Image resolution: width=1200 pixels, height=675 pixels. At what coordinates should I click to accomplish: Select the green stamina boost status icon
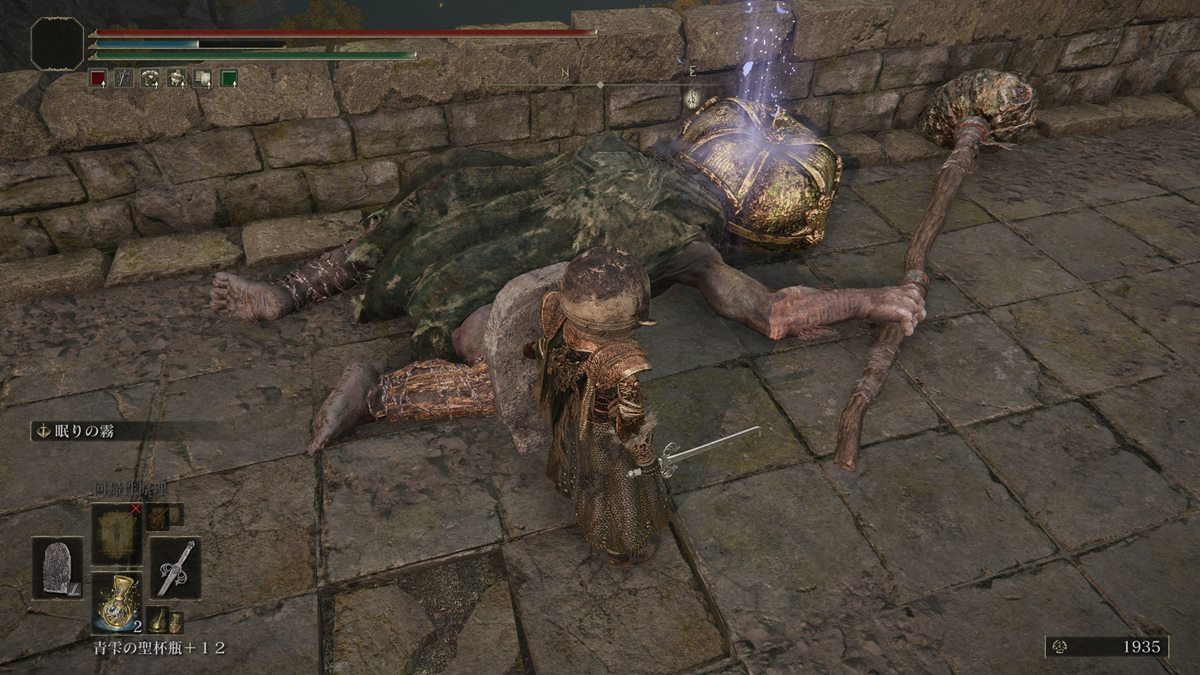[228, 77]
